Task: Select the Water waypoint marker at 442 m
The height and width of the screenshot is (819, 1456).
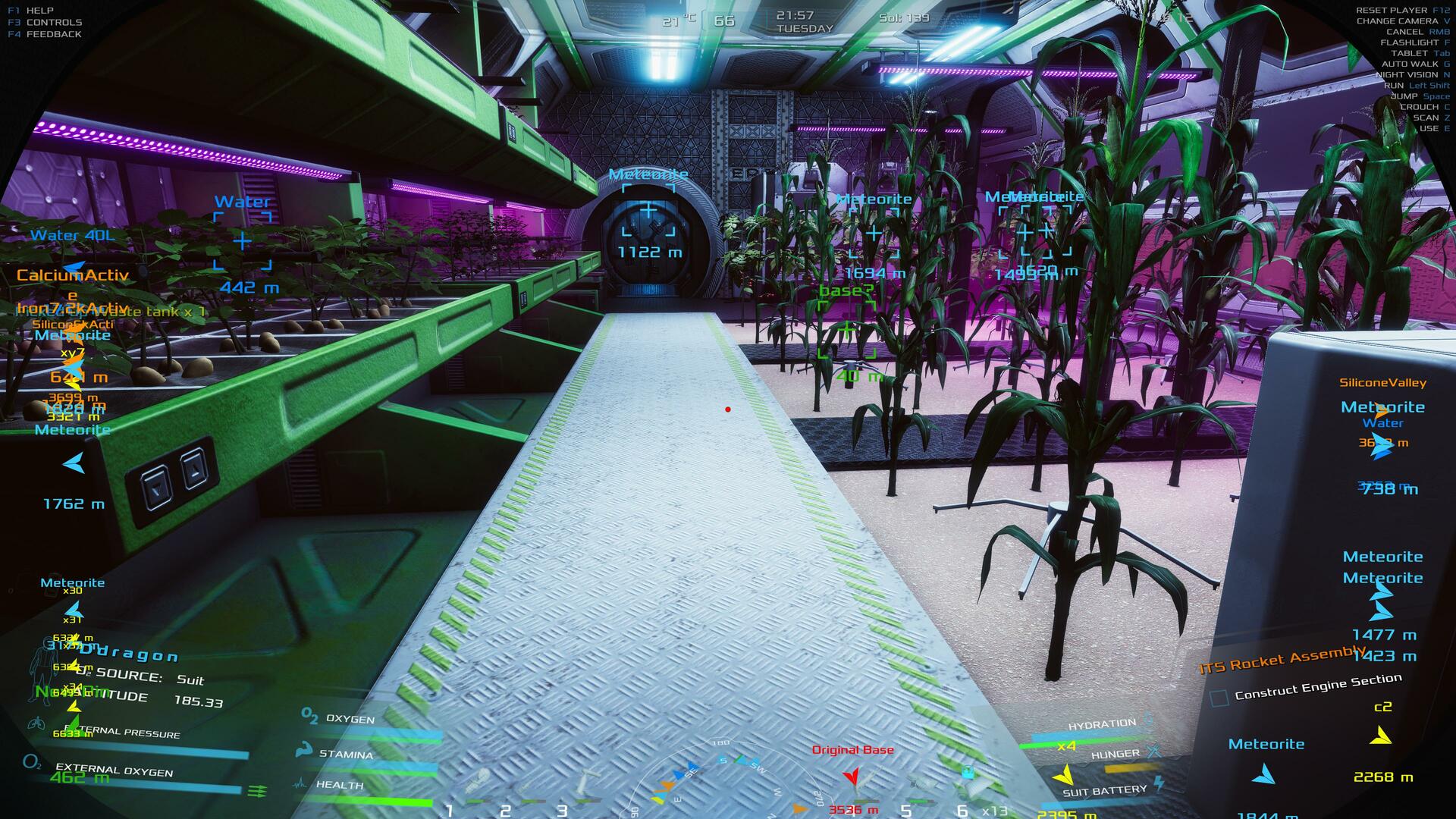Action: click(x=242, y=241)
